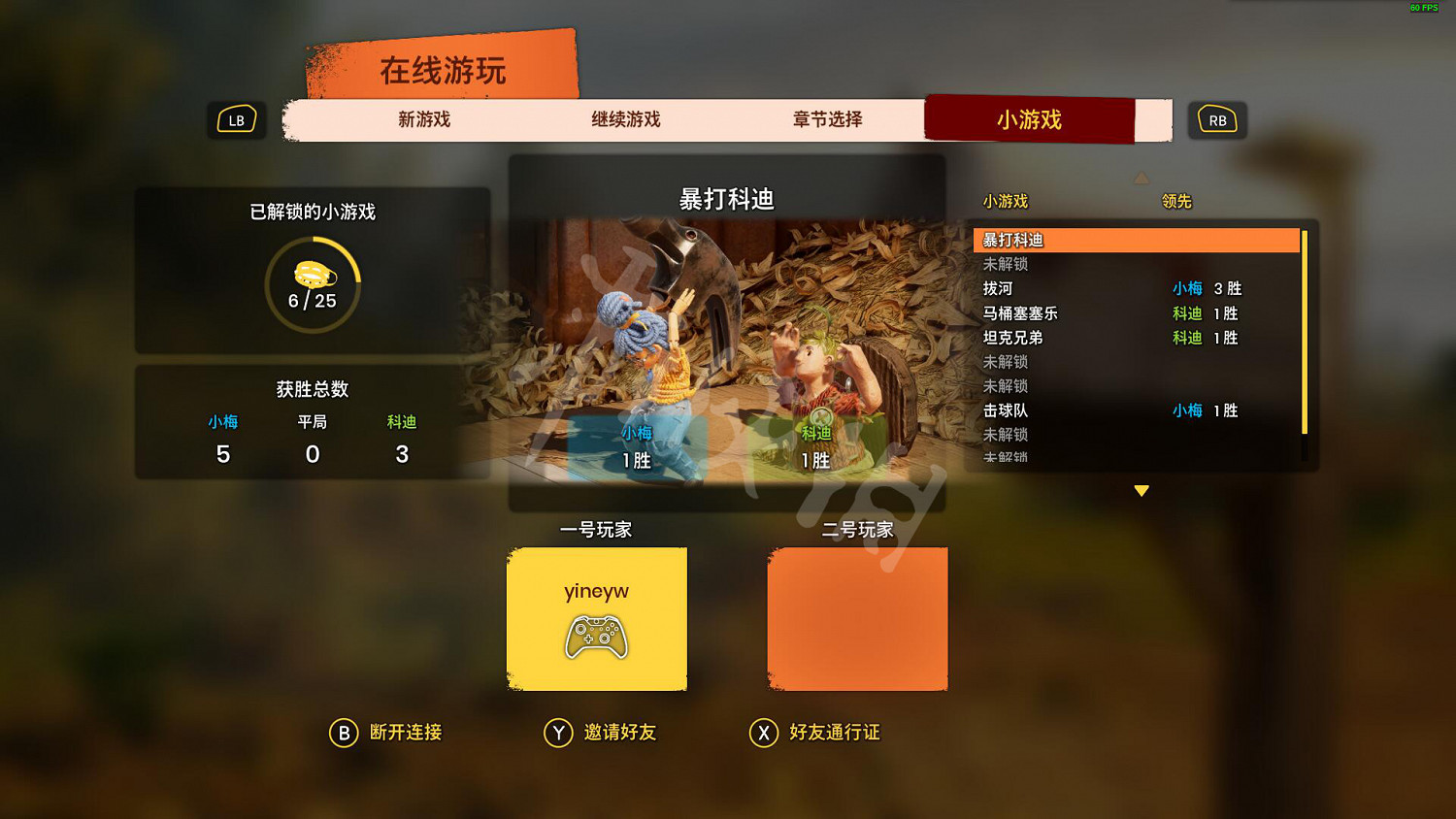Select 暴打科迪 from the minigame list

pyautogui.click(x=1136, y=240)
